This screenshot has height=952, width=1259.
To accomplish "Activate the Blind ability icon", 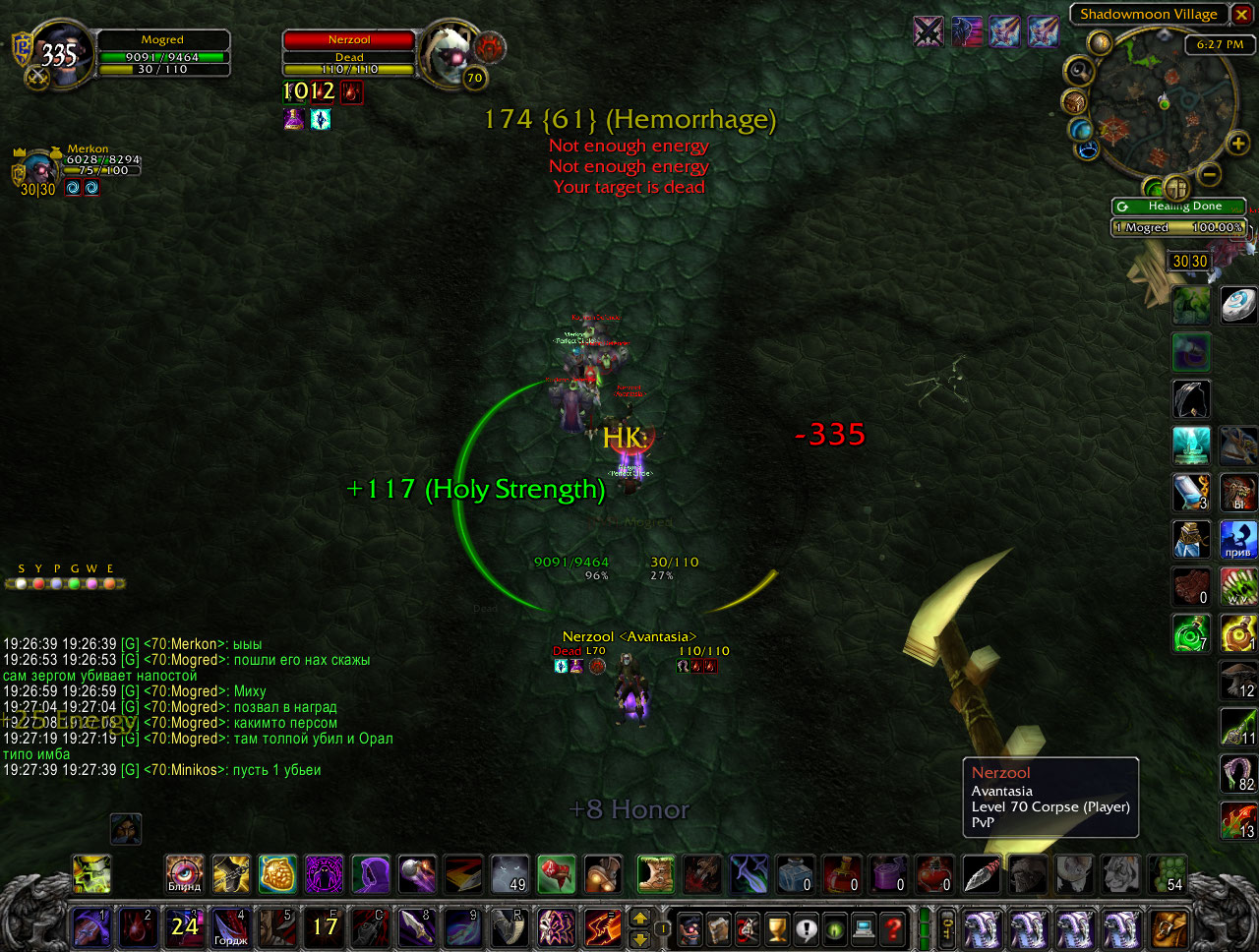I will (184, 873).
